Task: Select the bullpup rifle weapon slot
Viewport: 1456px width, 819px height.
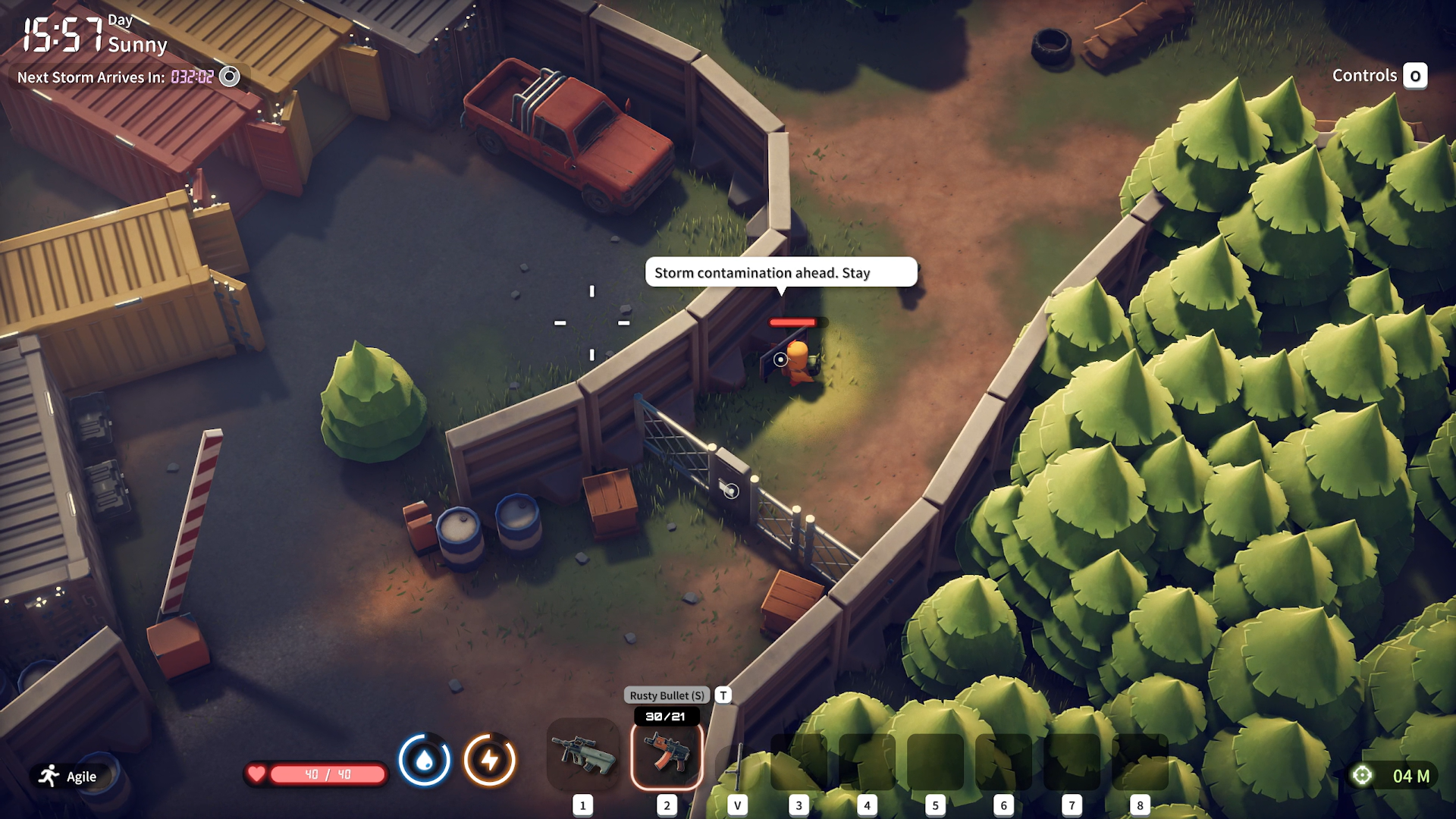Action: 583,754
